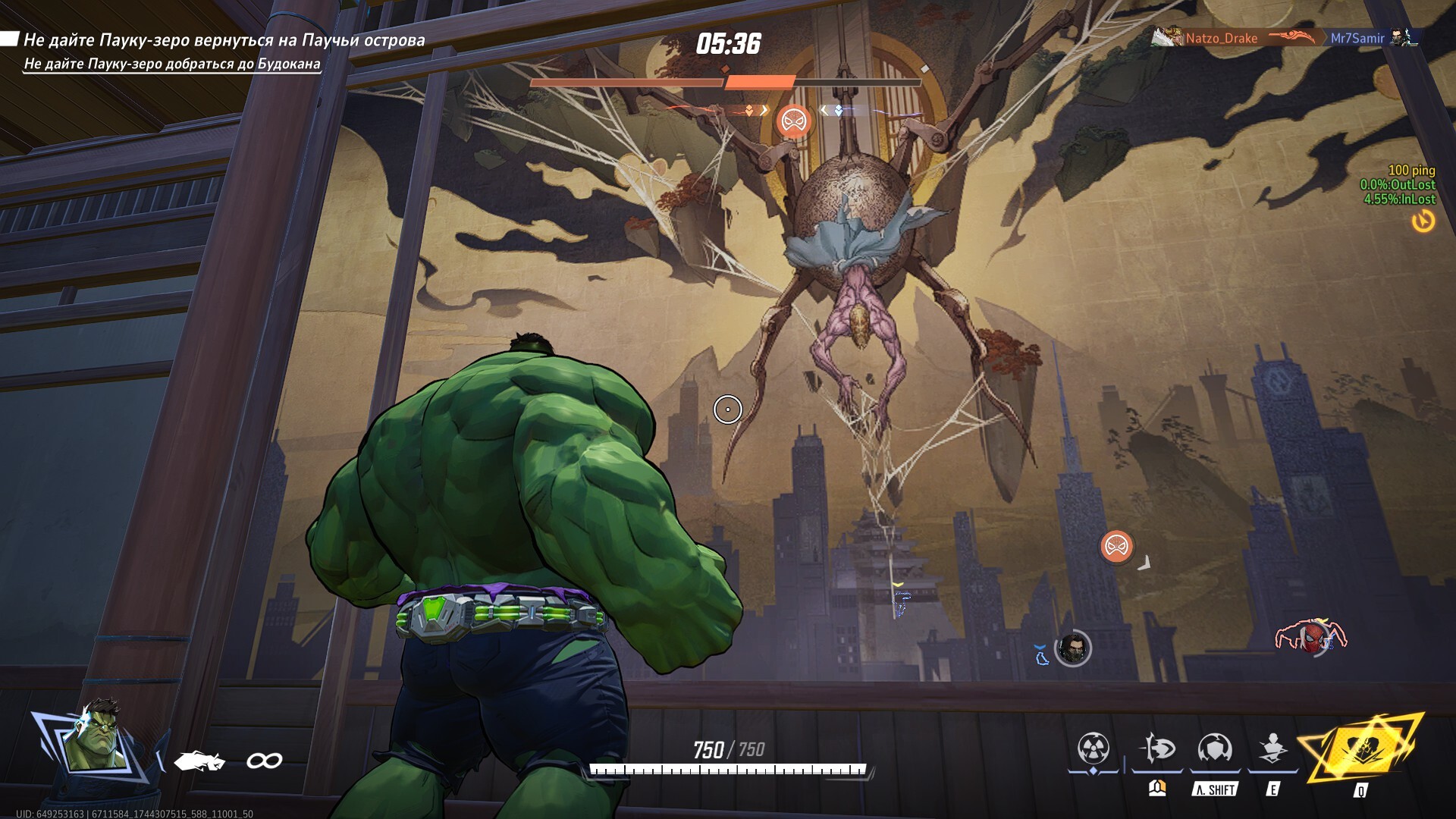This screenshot has width=1456, height=819.
Task: Select the Winter Soldier teammate portrait marker
Action: click(x=1072, y=648)
